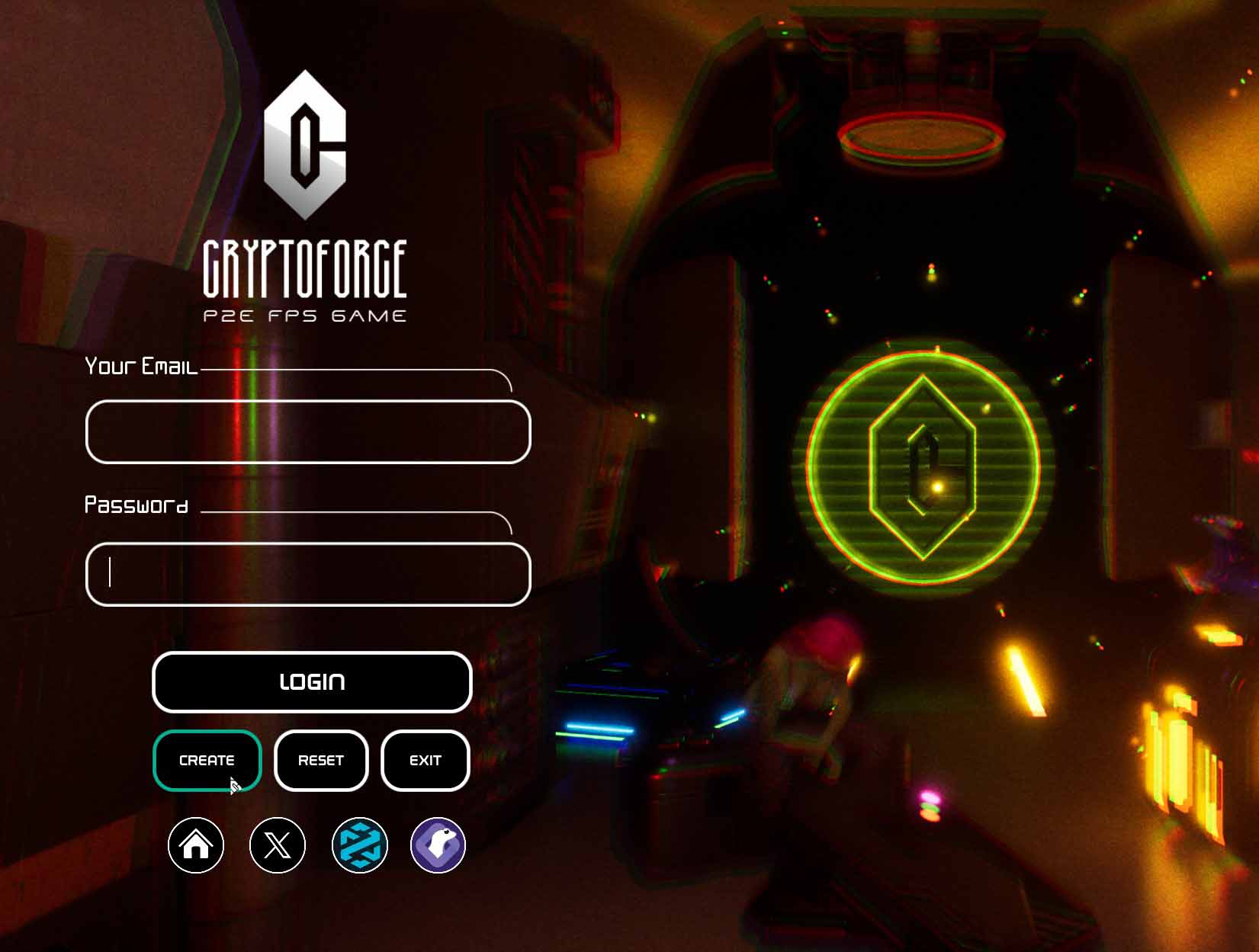Visit the X social media link
Image resolution: width=1259 pixels, height=952 pixels.
[x=278, y=845]
